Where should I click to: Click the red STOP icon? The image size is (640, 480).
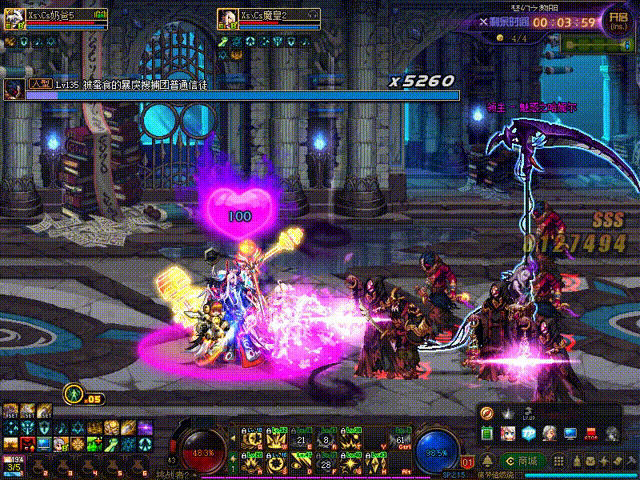pyautogui.click(x=590, y=434)
